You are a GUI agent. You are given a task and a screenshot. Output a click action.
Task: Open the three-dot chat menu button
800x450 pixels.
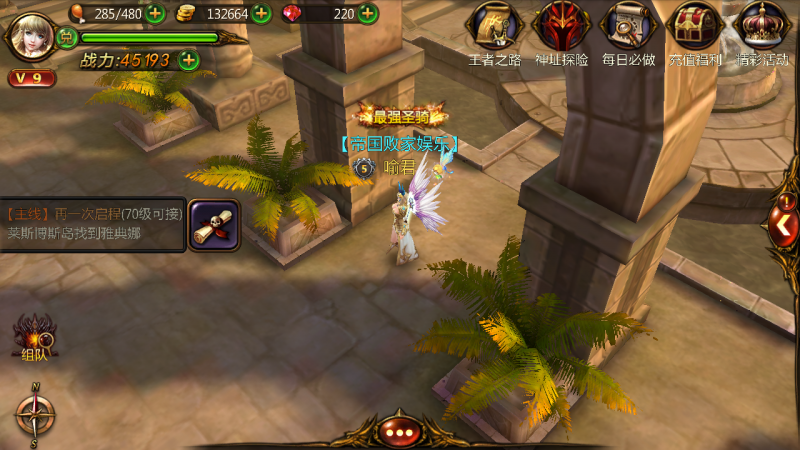400,432
